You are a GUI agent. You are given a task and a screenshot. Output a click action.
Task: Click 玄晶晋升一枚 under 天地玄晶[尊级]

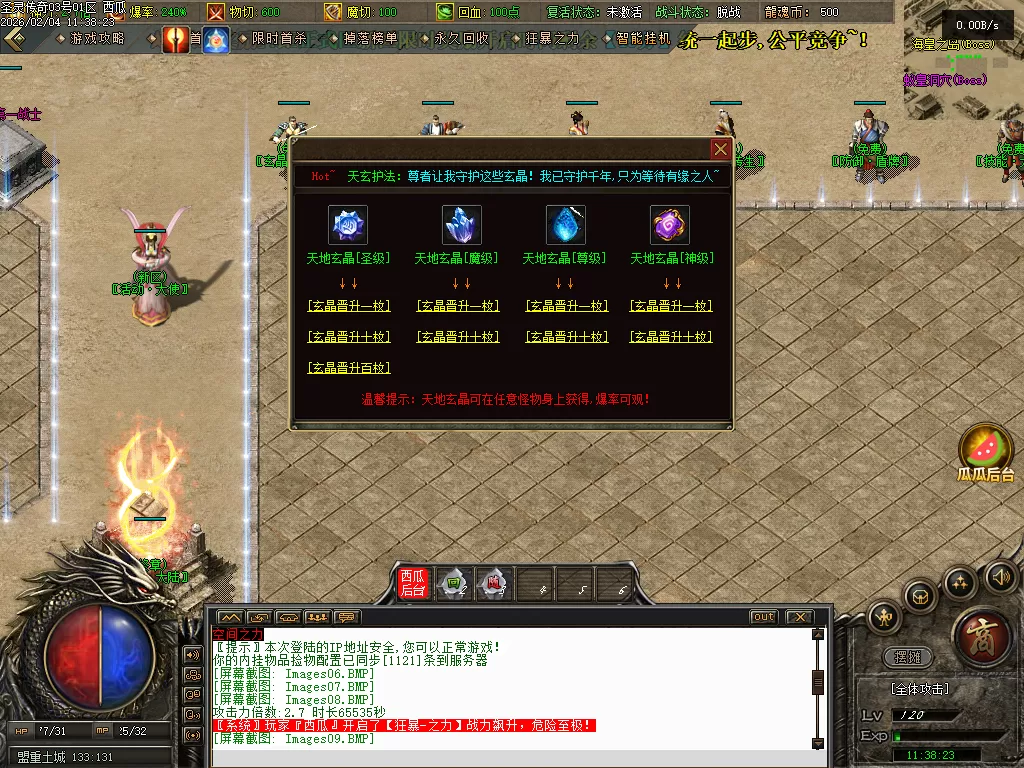(x=566, y=306)
